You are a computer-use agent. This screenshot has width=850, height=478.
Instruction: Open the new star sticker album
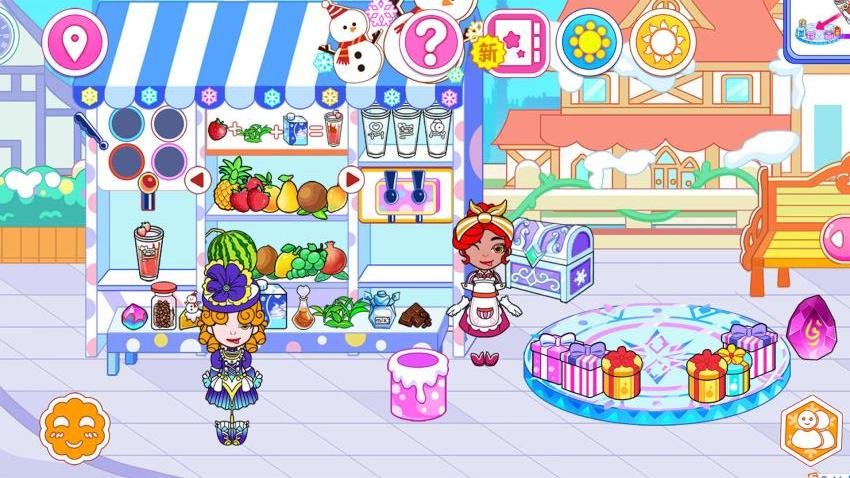click(x=516, y=42)
